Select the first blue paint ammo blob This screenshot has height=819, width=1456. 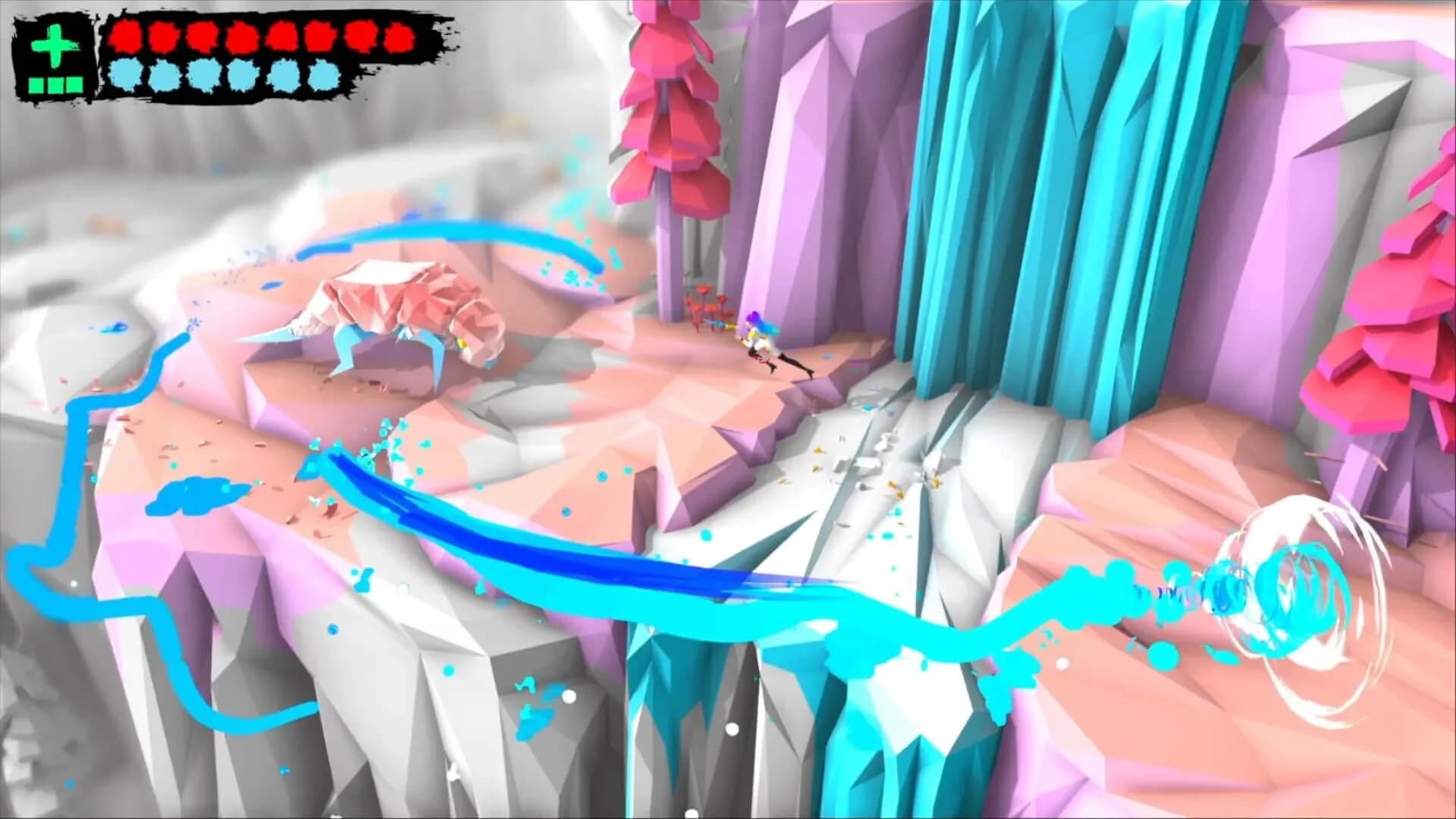[x=124, y=76]
